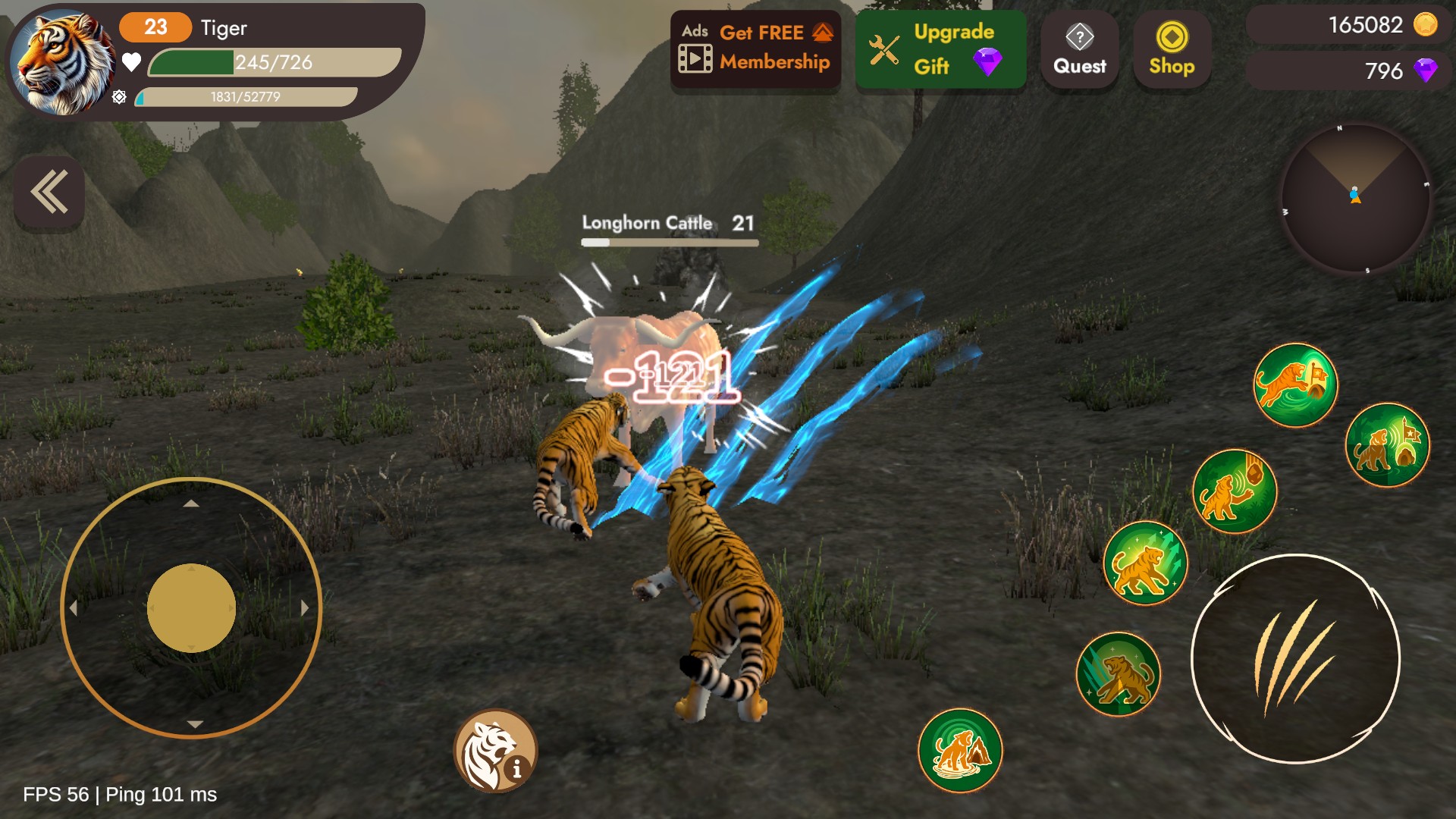
Task: Collapse the panel with the double-arrow button
Action: pos(49,192)
